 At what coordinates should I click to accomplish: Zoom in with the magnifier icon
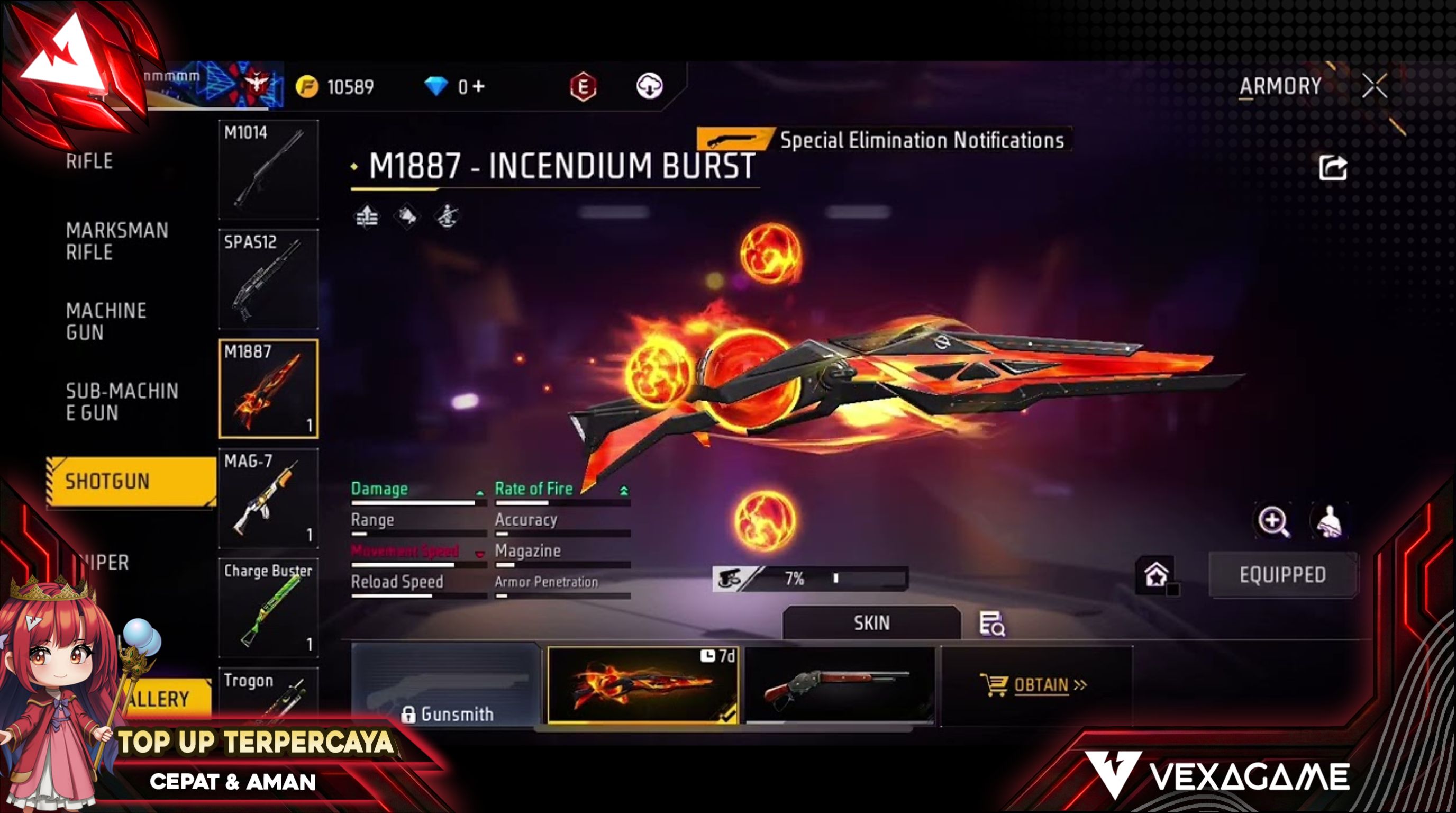[x=1273, y=521]
